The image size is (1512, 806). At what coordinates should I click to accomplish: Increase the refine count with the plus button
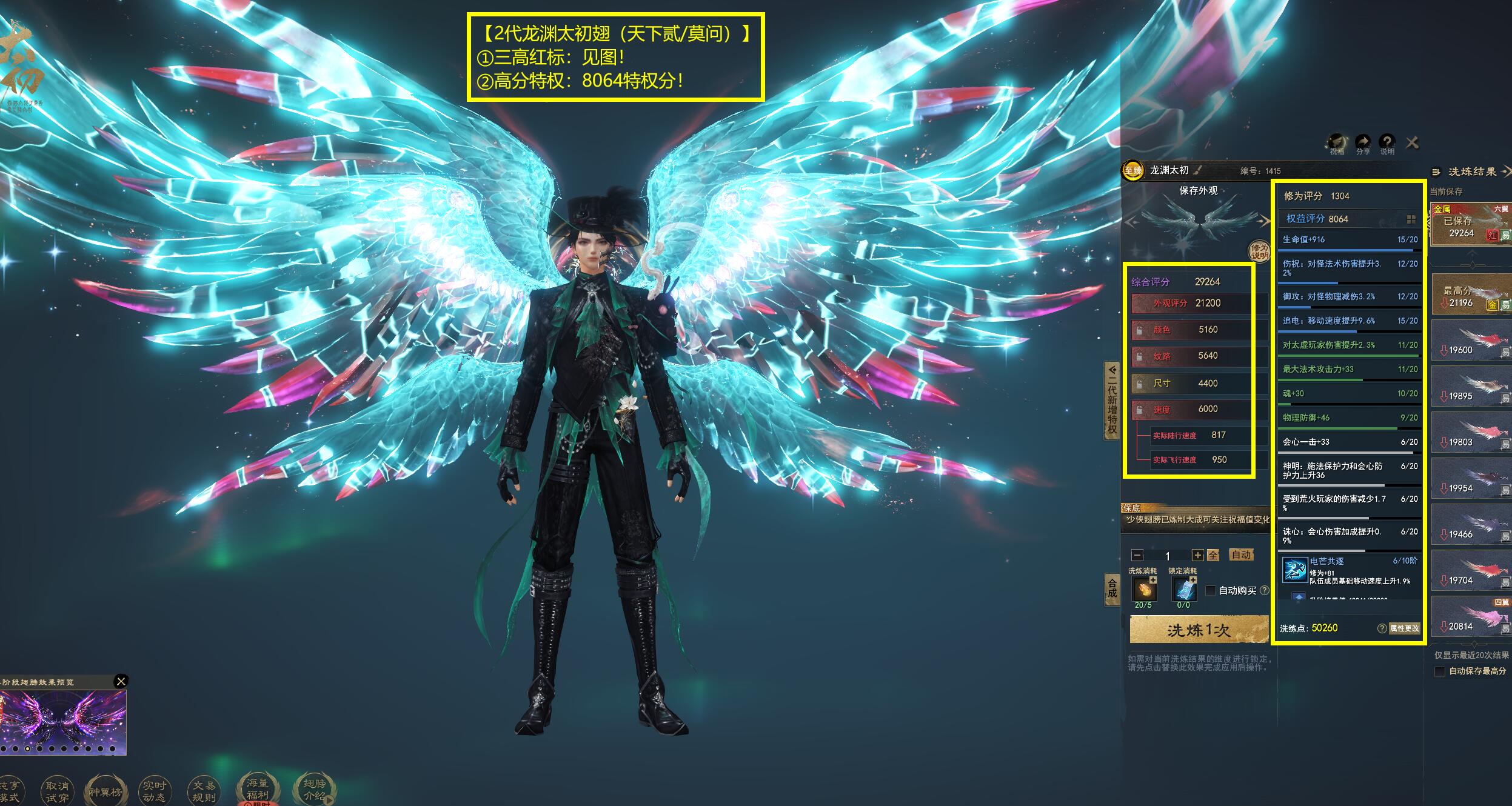pos(1197,555)
